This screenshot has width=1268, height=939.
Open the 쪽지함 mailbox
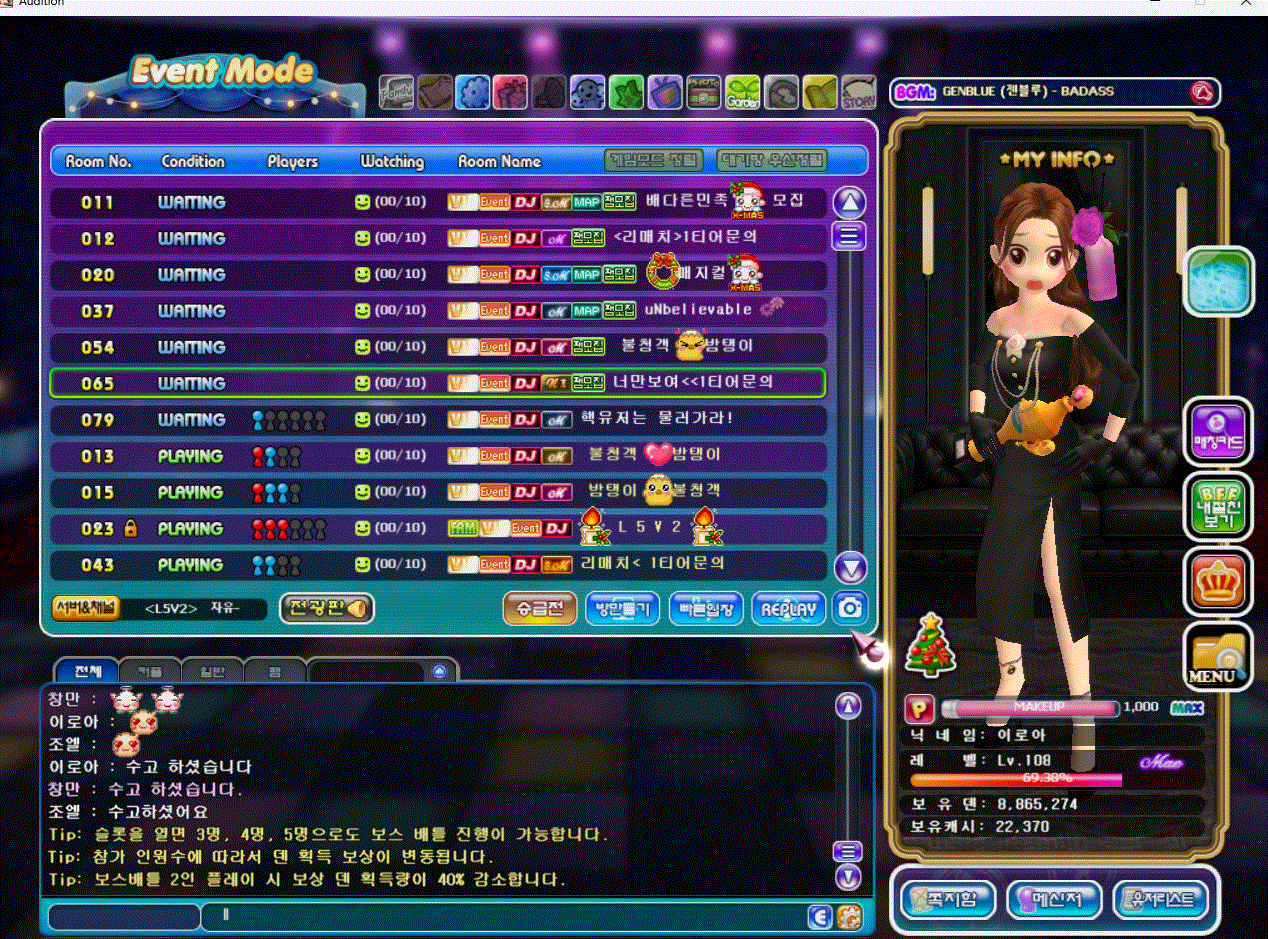click(x=948, y=899)
